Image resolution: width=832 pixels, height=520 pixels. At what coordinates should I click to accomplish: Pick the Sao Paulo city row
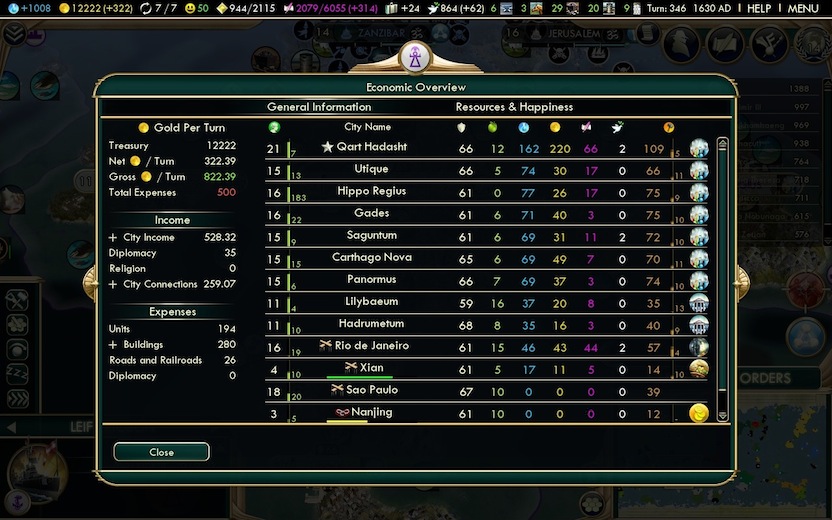pos(371,390)
